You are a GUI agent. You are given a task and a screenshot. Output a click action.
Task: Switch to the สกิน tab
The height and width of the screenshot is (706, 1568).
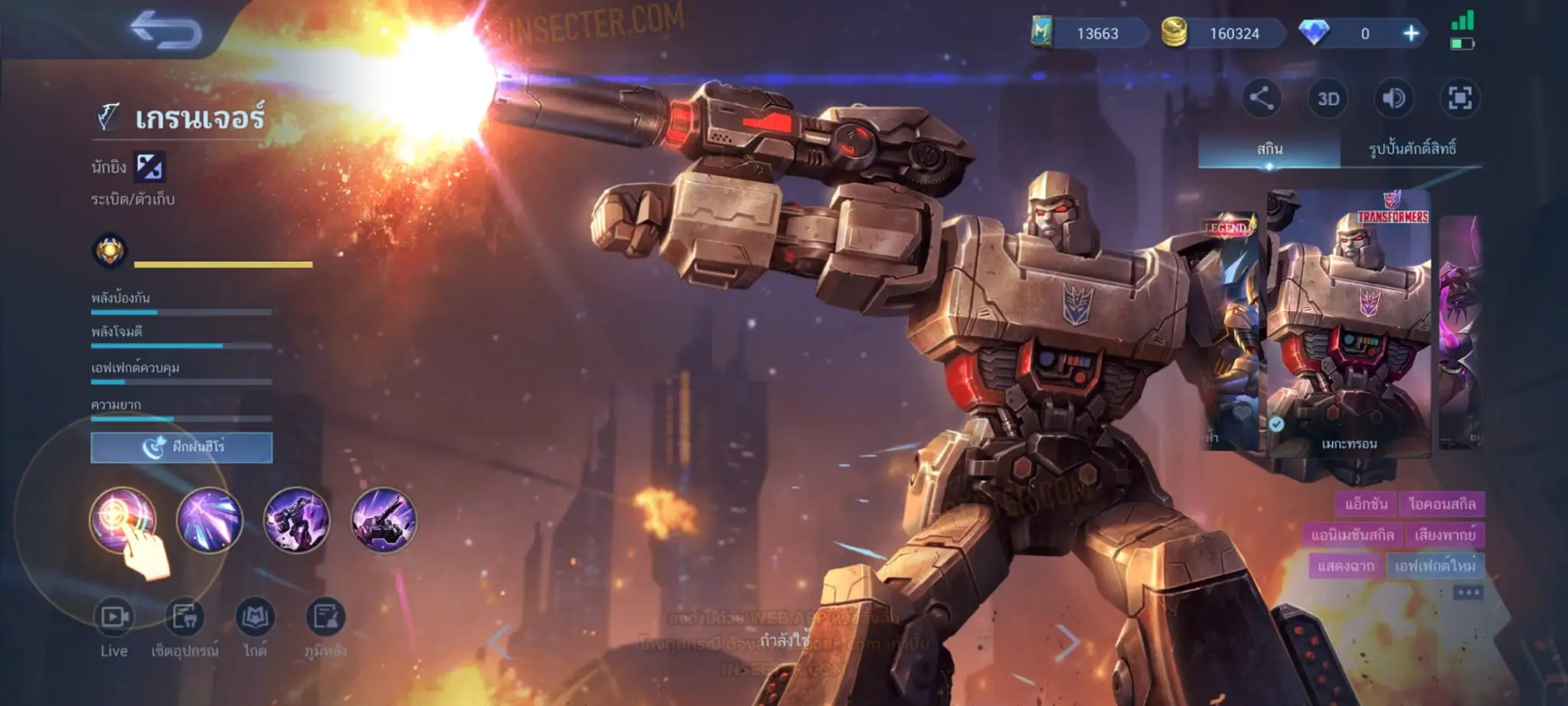point(1269,149)
